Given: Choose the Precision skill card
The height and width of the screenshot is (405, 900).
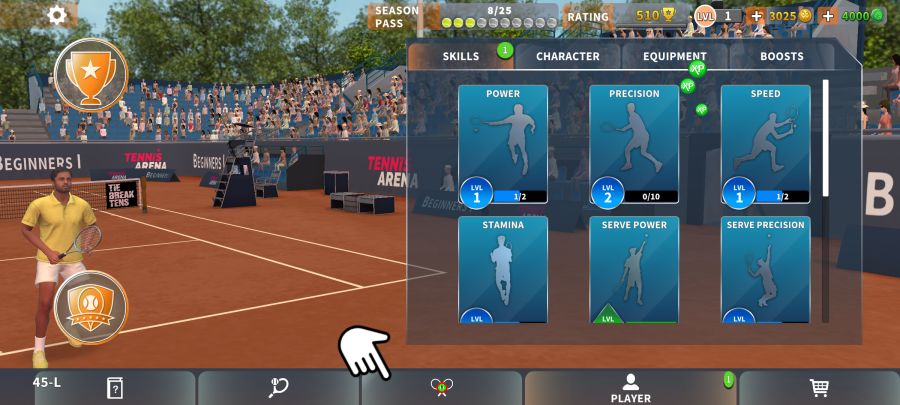Looking at the screenshot, I should (634, 145).
